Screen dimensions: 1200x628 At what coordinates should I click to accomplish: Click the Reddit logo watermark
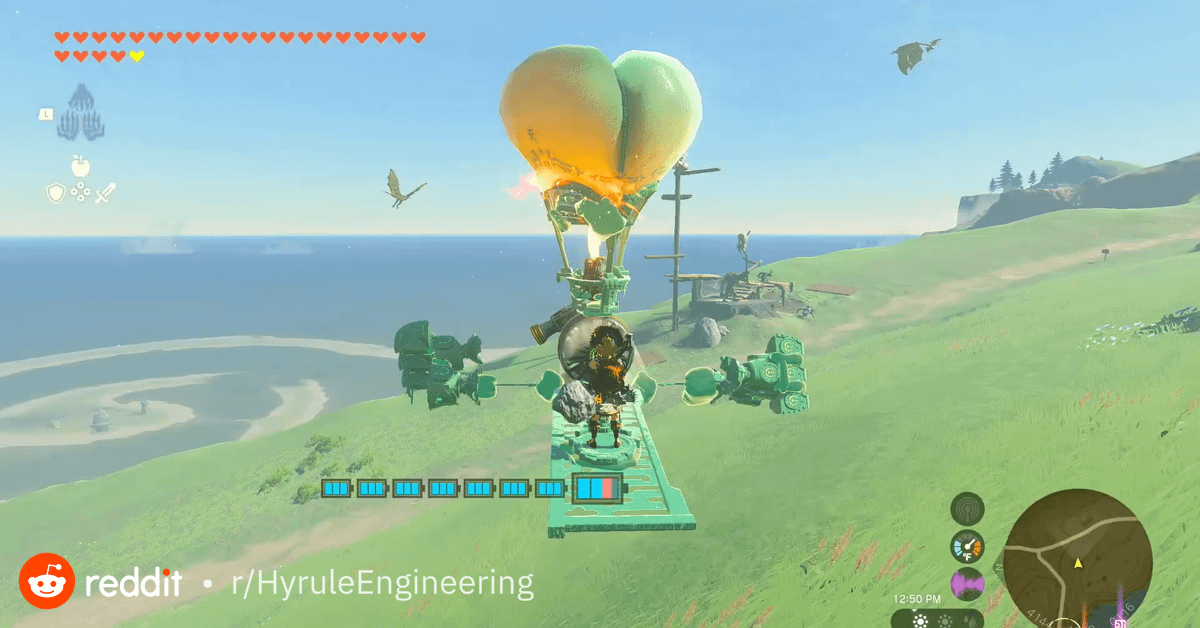[46, 581]
